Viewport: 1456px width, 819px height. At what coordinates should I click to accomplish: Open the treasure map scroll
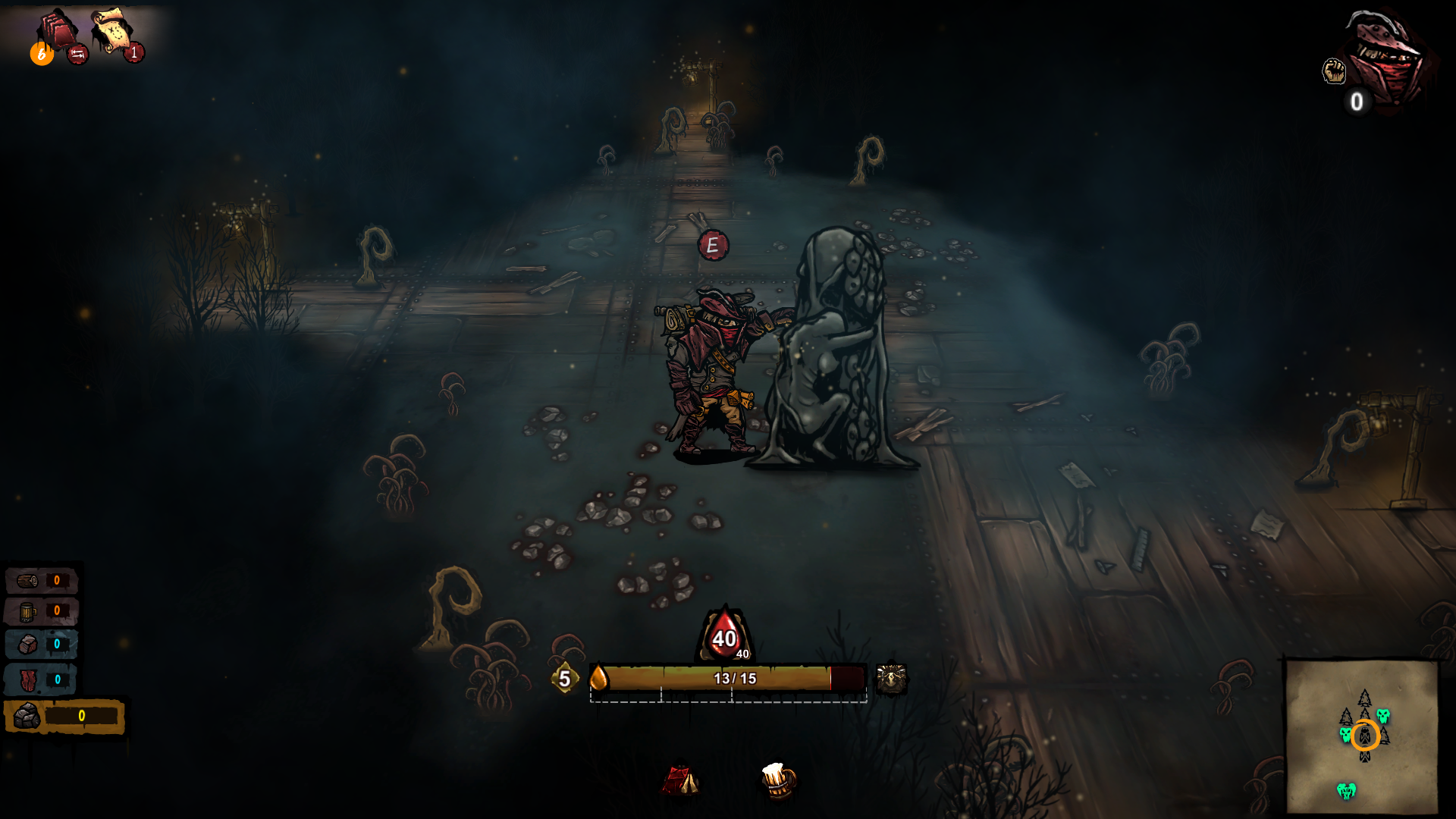(111, 30)
